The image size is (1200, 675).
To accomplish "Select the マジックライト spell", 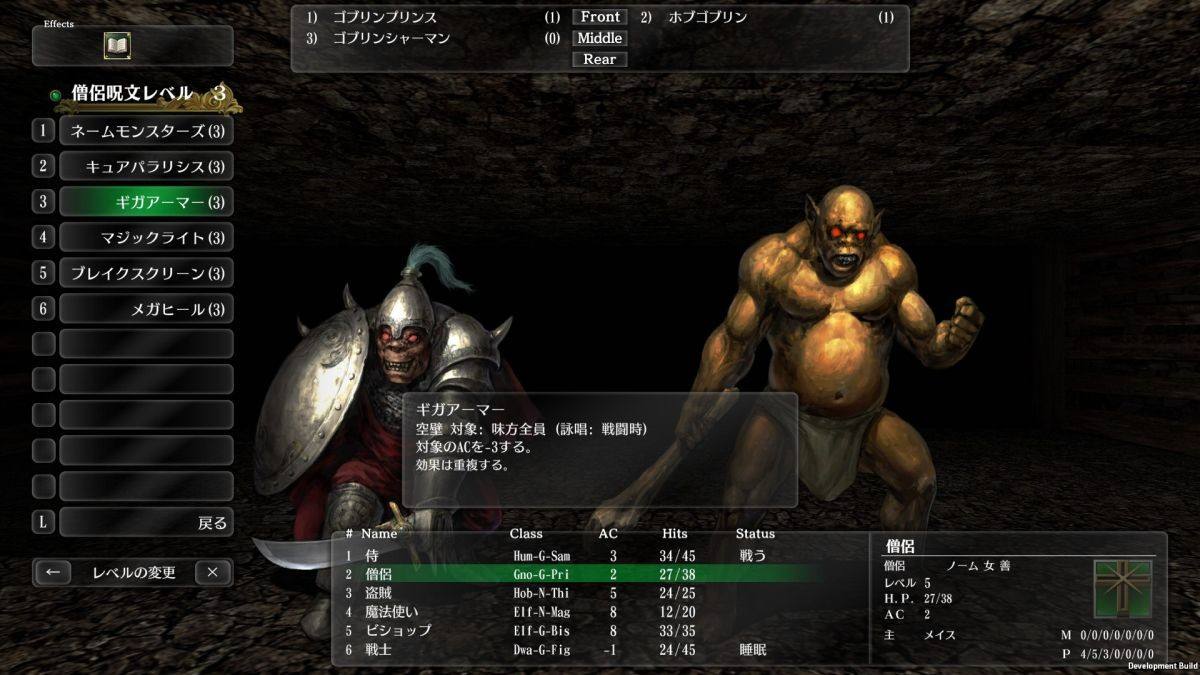I will pos(146,237).
